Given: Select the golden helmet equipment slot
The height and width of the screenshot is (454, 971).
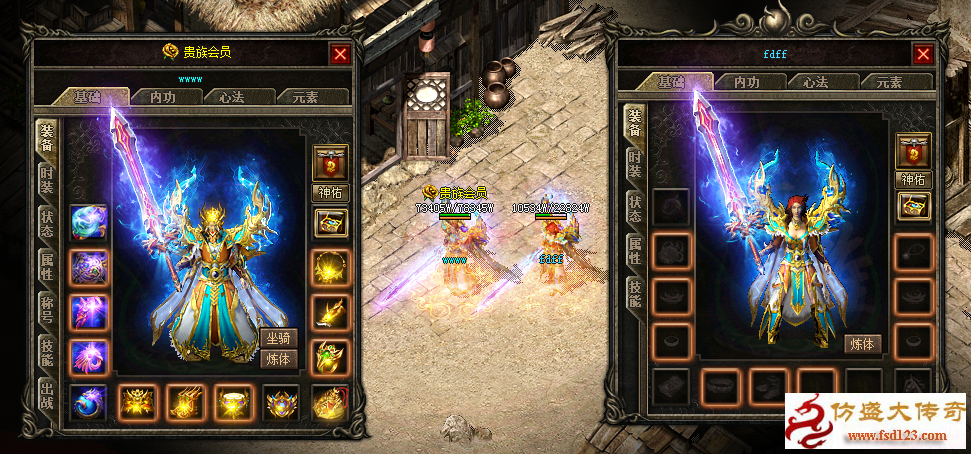Looking at the screenshot, I should tap(137, 402).
